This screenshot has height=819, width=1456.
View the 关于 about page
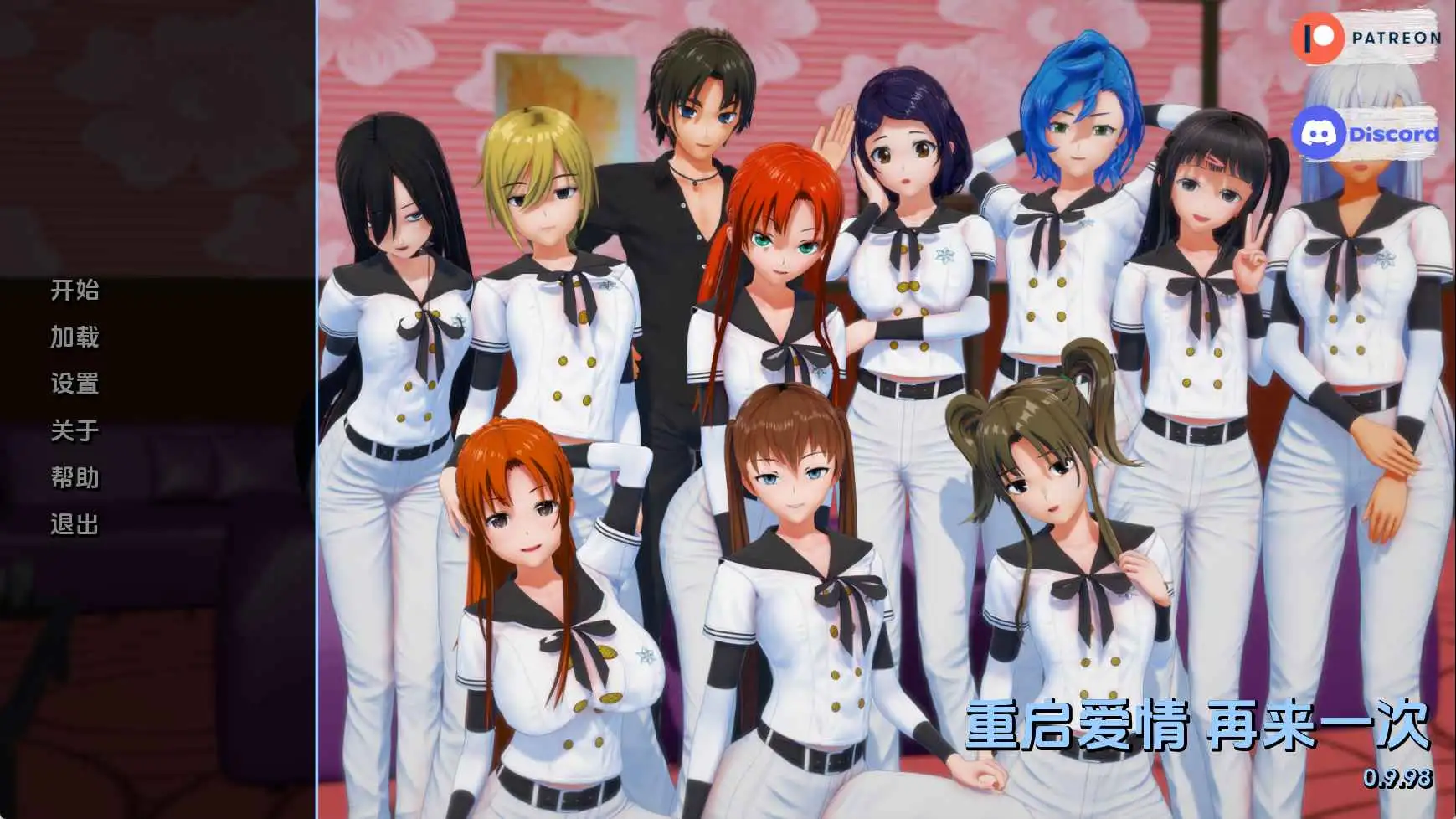pyautogui.click(x=72, y=432)
